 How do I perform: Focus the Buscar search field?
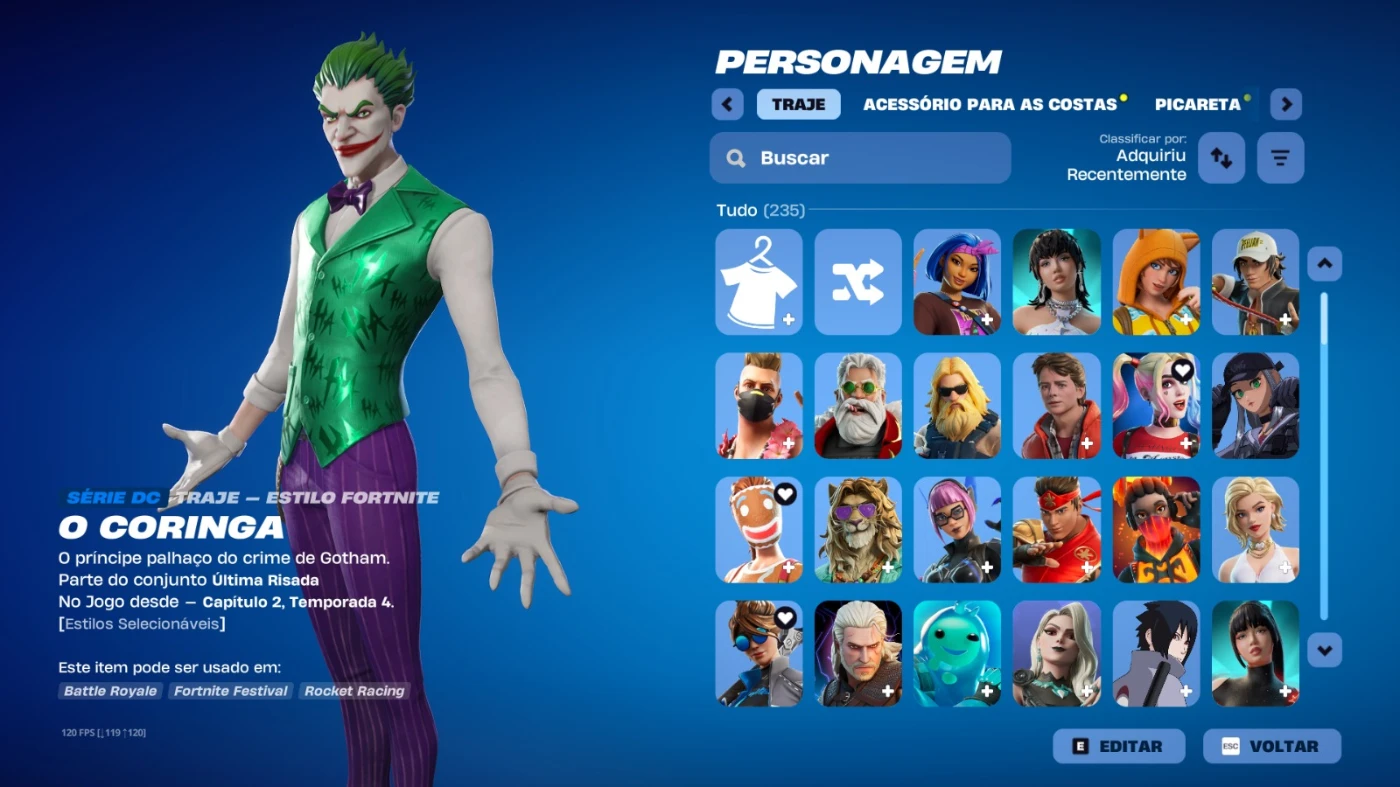tap(860, 158)
